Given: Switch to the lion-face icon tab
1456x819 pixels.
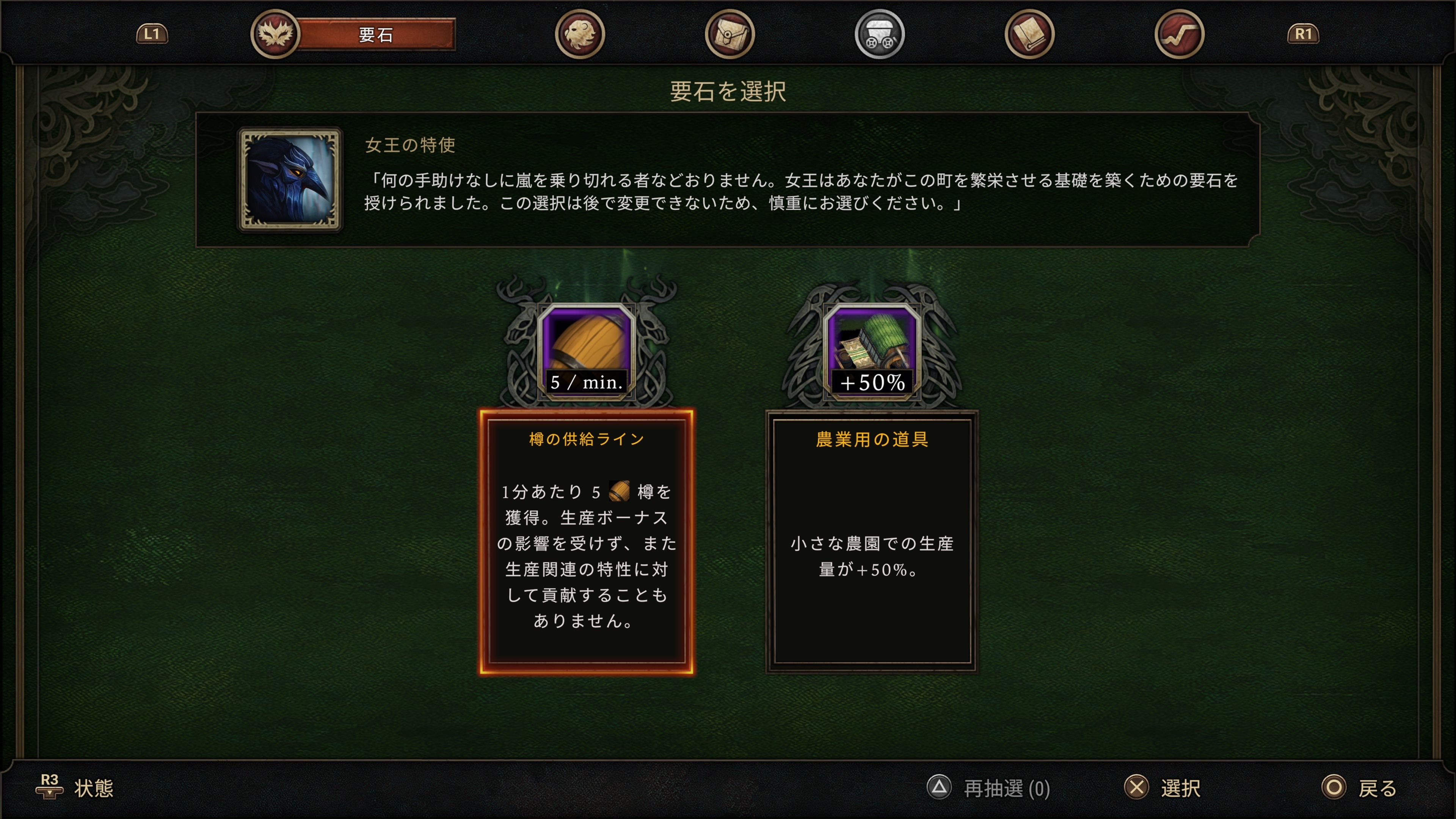Looking at the screenshot, I should [579, 35].
